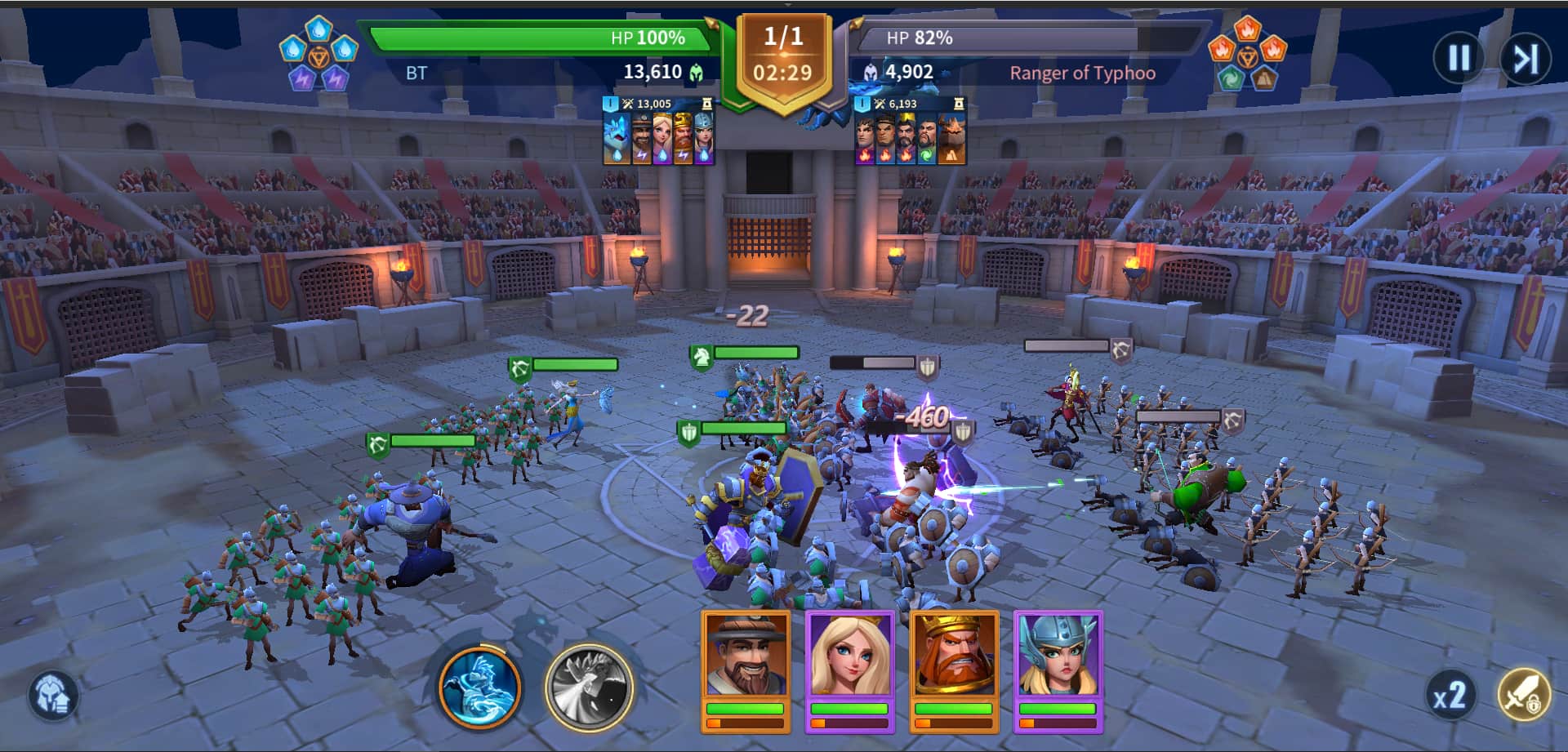Screen dimensions: 1568x752
Task: Toggle the x2 battle speed
Action: [x=1450, y=696]
